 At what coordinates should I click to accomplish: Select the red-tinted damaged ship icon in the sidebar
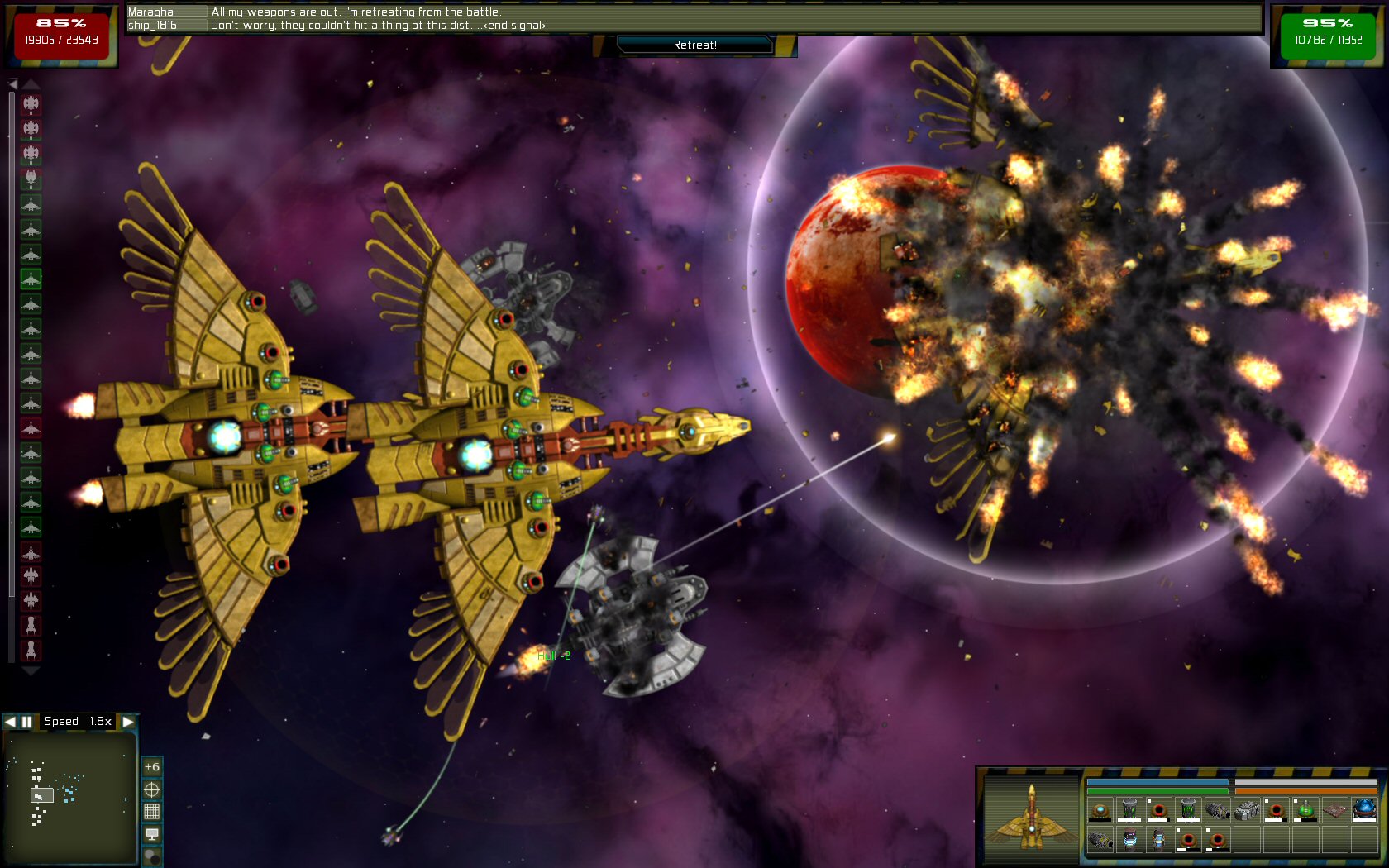pos(31,428)
